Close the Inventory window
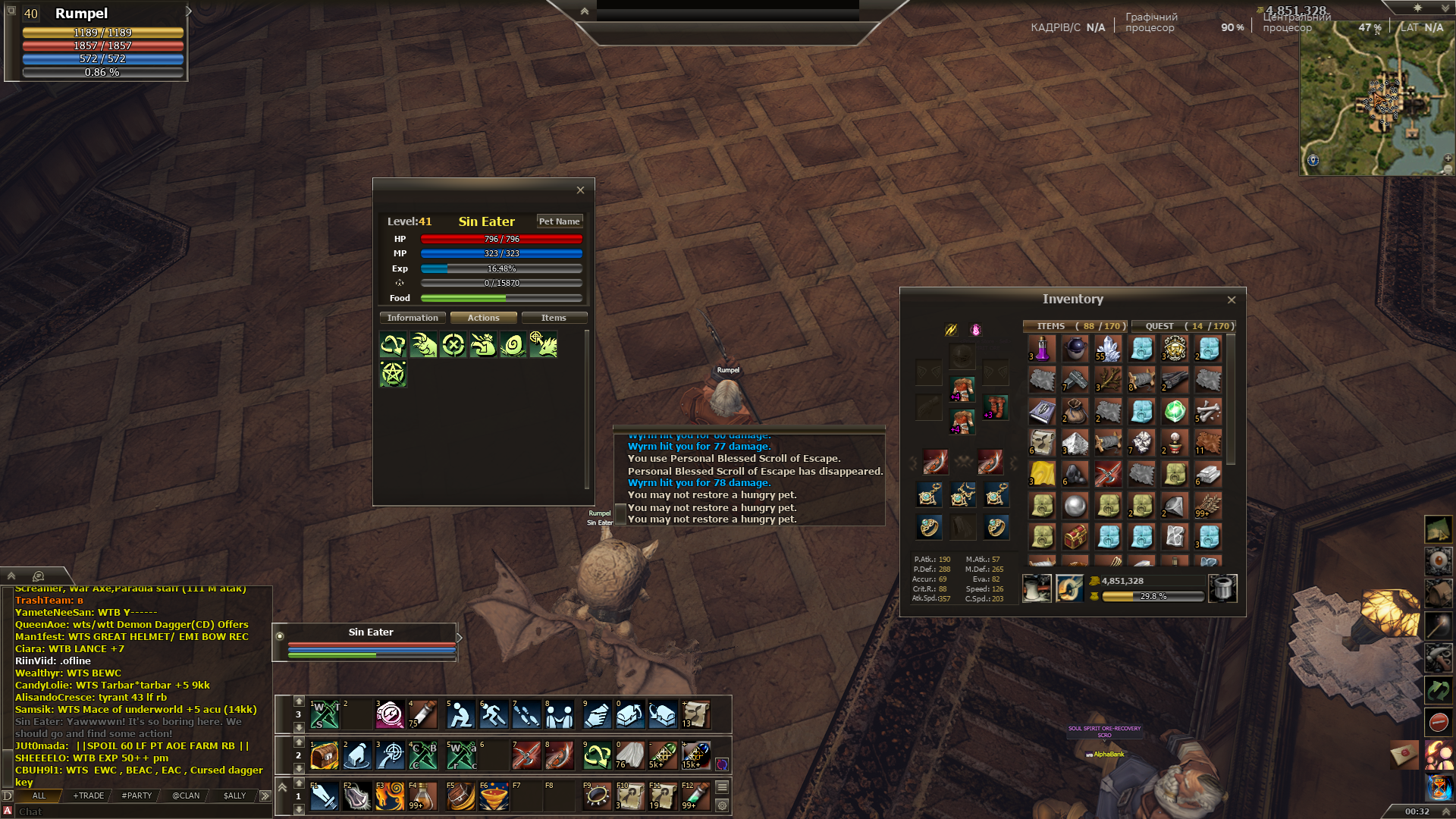 (1232, 300)
